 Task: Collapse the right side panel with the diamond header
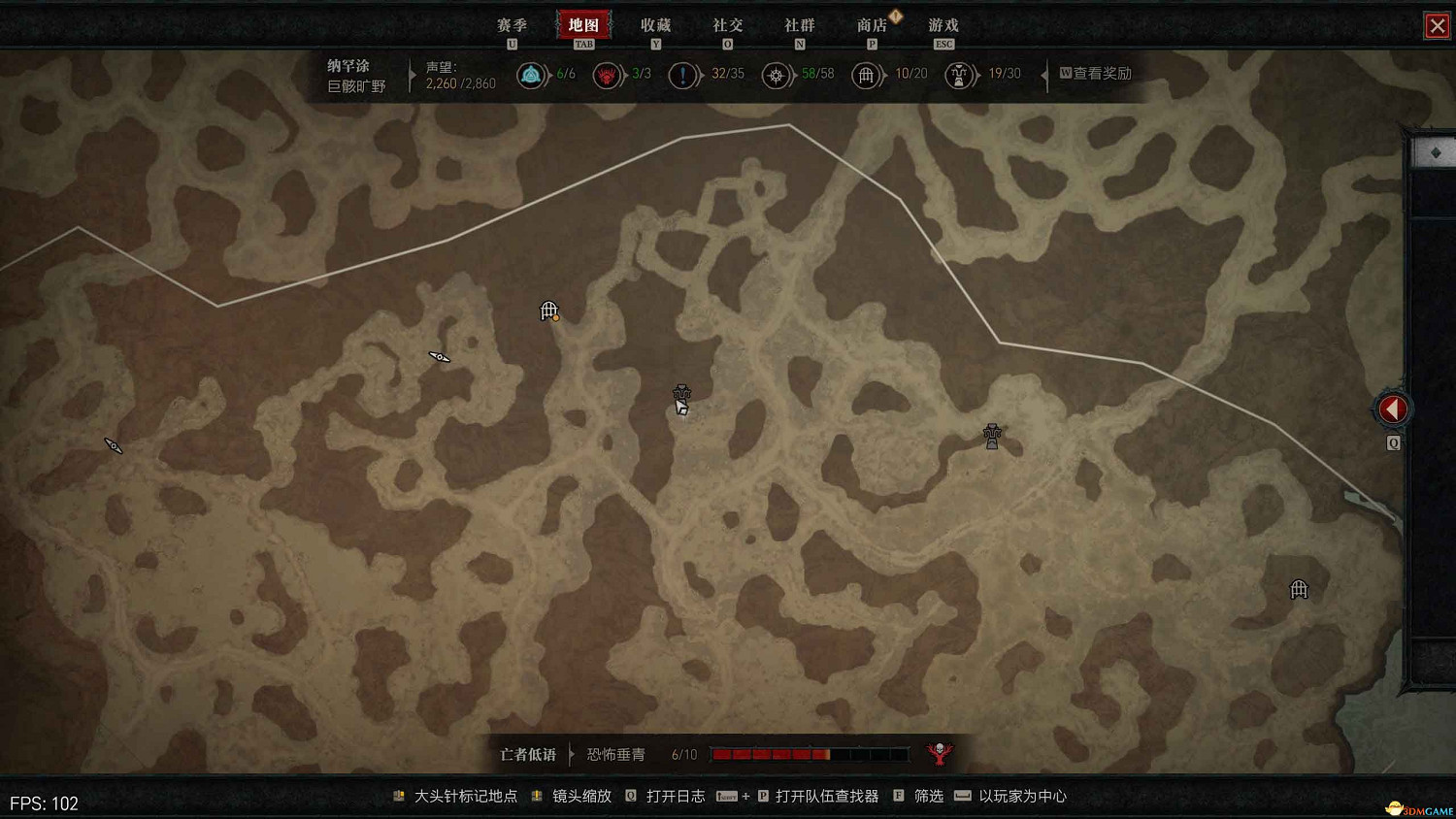[1437, 151]
